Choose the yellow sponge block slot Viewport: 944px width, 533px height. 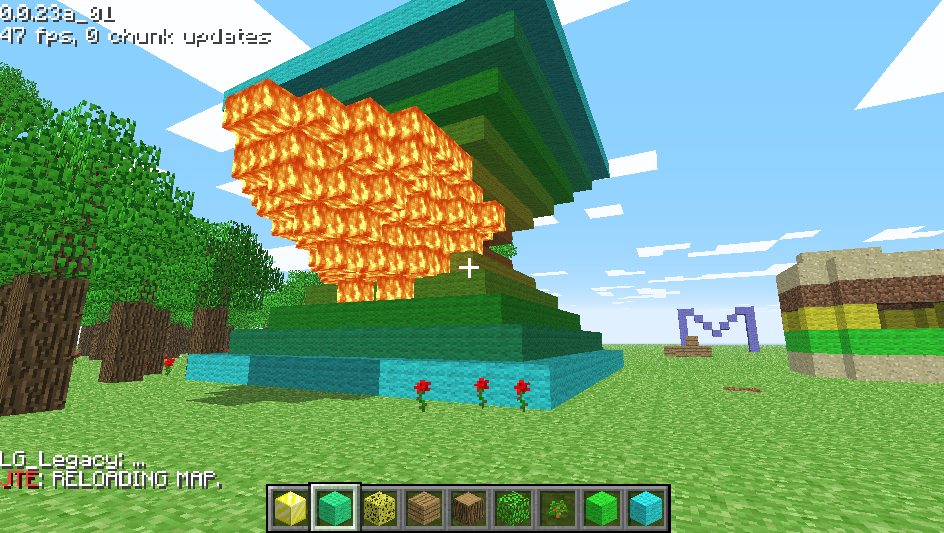pos(379,509)
